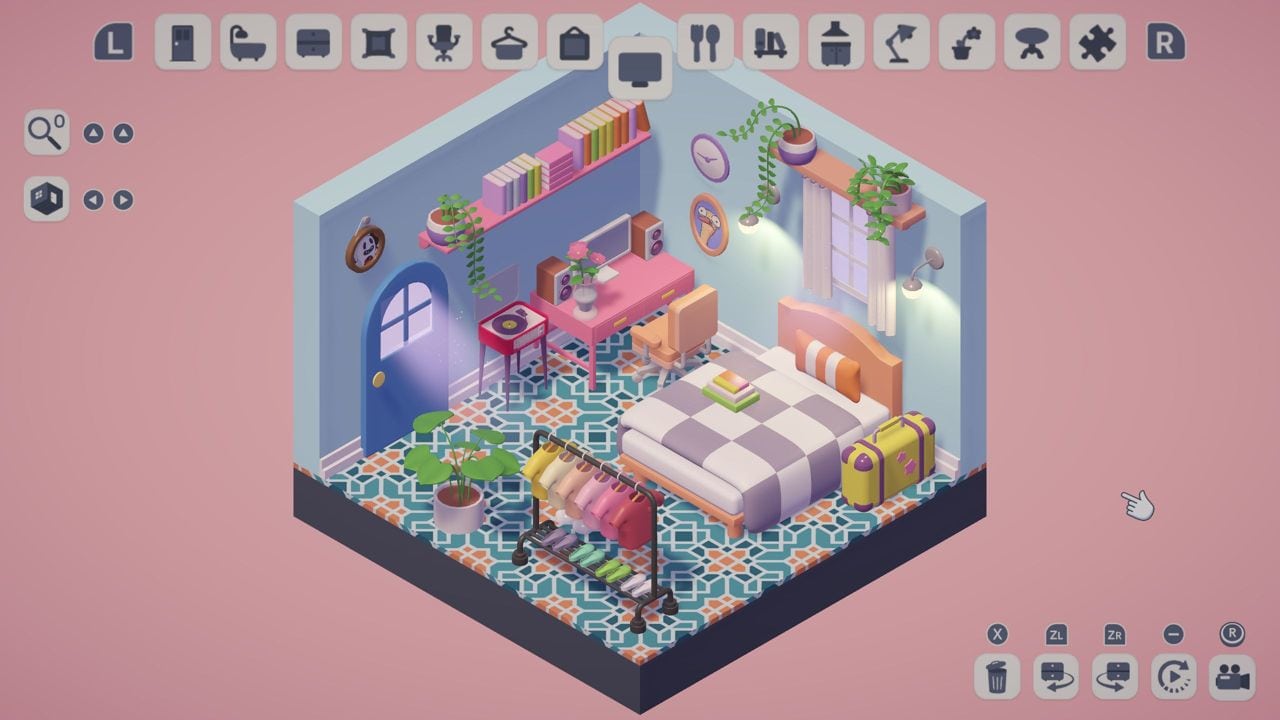Image resolution: width=1280 pixels, height=720 pixels.
Task: Open the puzzle piece category tab
Action: tap(1096, 44)
